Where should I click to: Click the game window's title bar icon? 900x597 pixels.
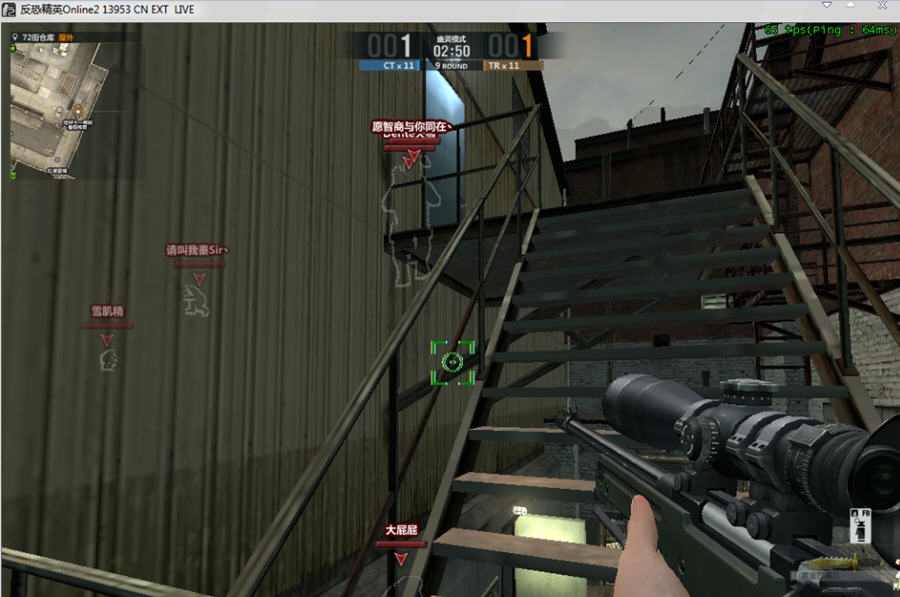(x=10, y=10)
